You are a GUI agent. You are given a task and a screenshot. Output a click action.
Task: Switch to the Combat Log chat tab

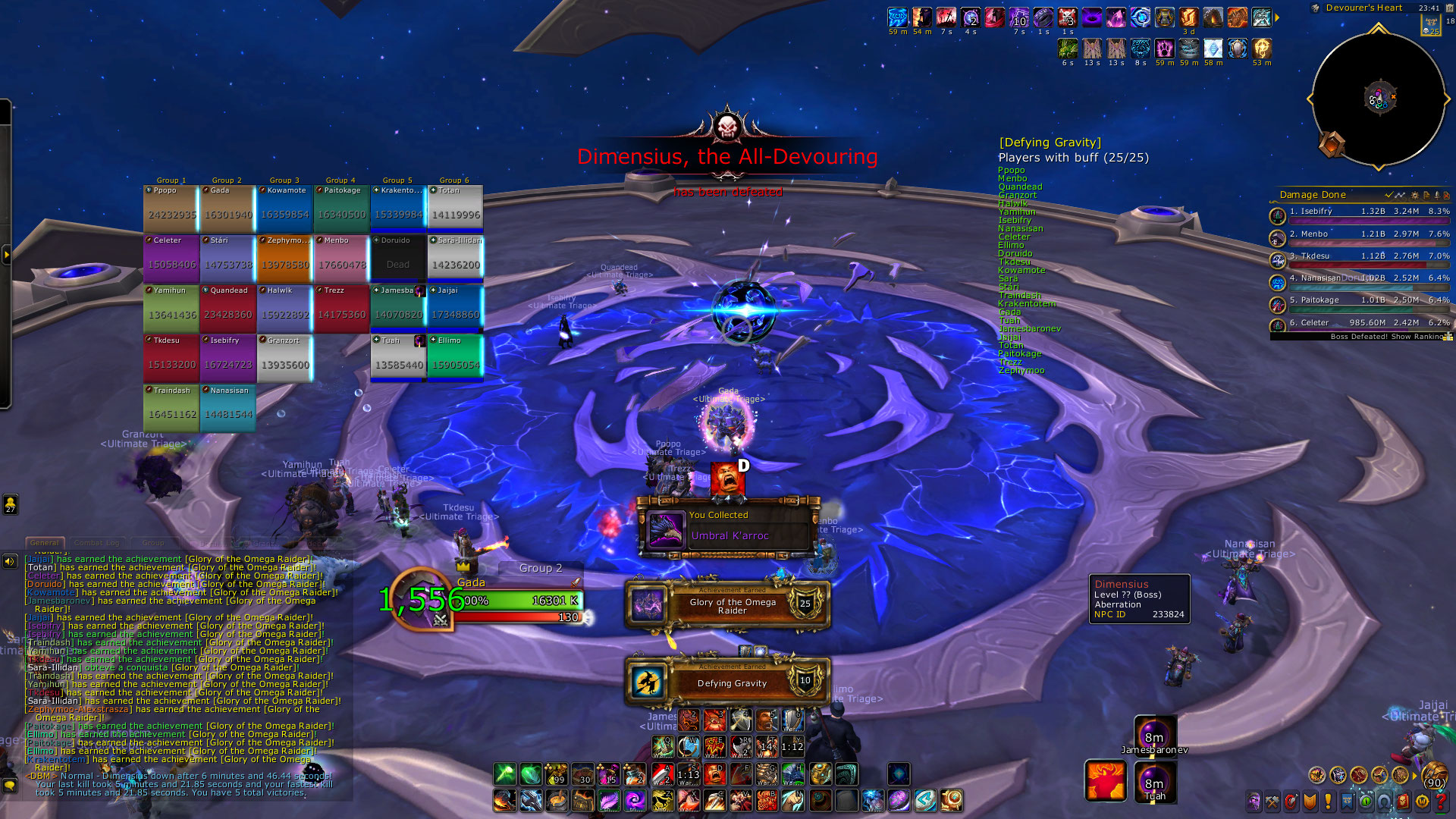tap(97, 543)
